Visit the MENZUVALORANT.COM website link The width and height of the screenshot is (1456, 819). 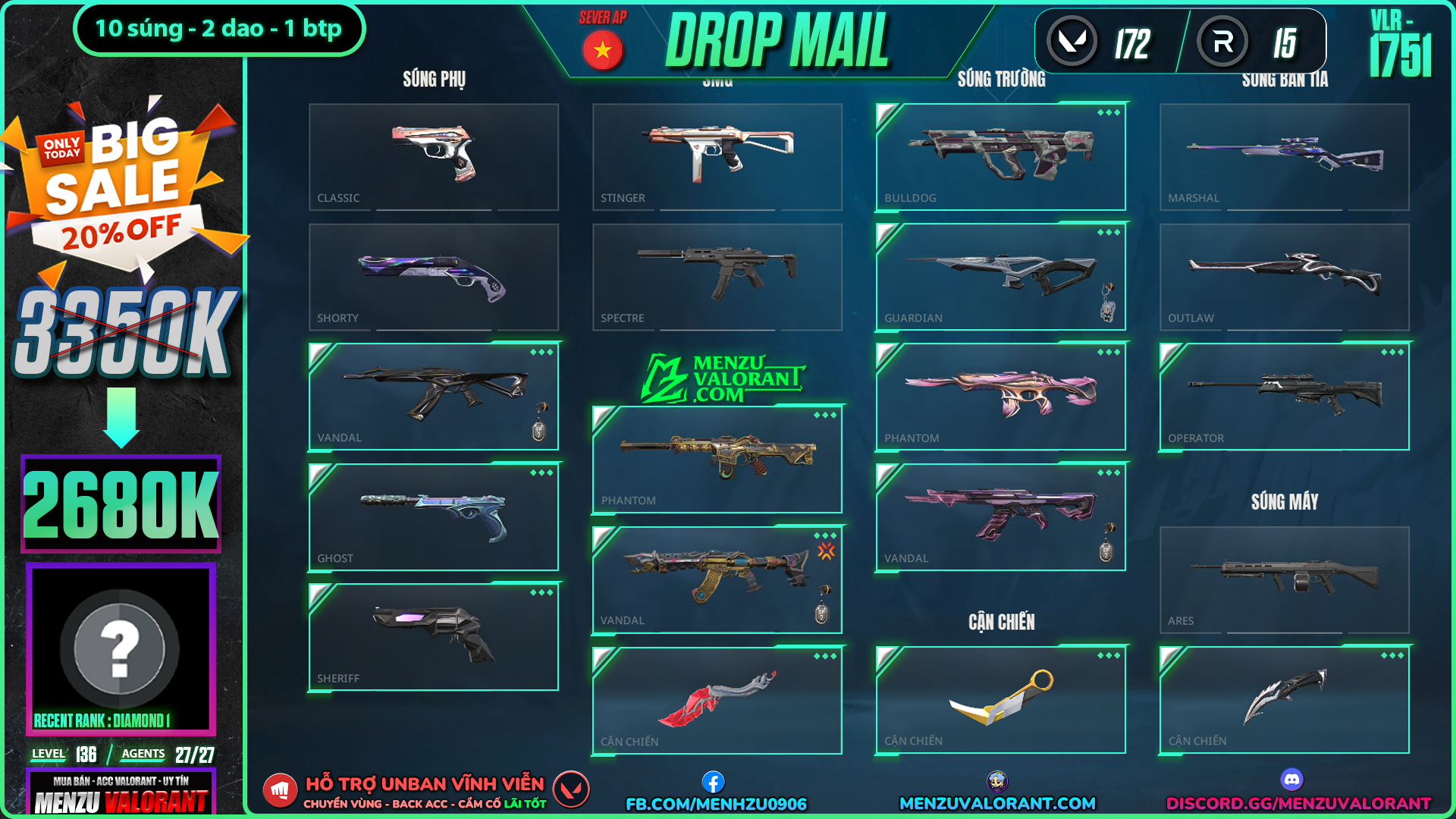[997, 803]
